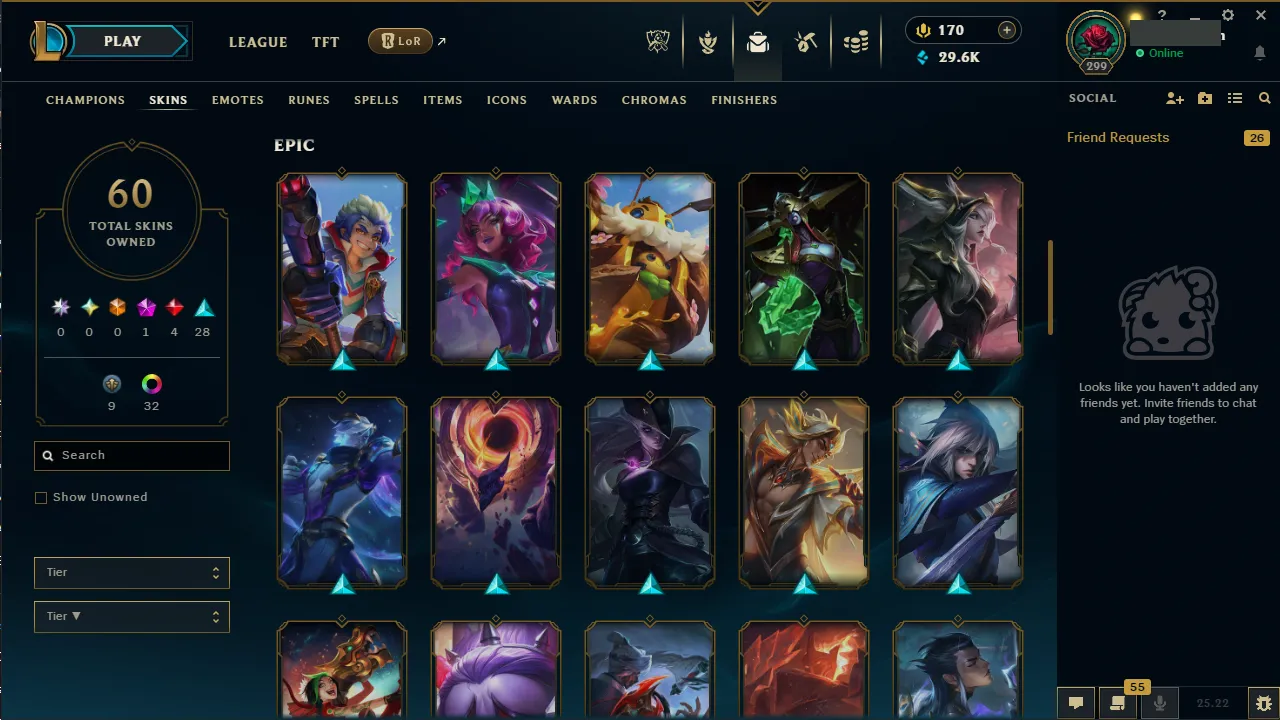View your missions progress
Screen dimensions: 1280x720
[708, 42]
